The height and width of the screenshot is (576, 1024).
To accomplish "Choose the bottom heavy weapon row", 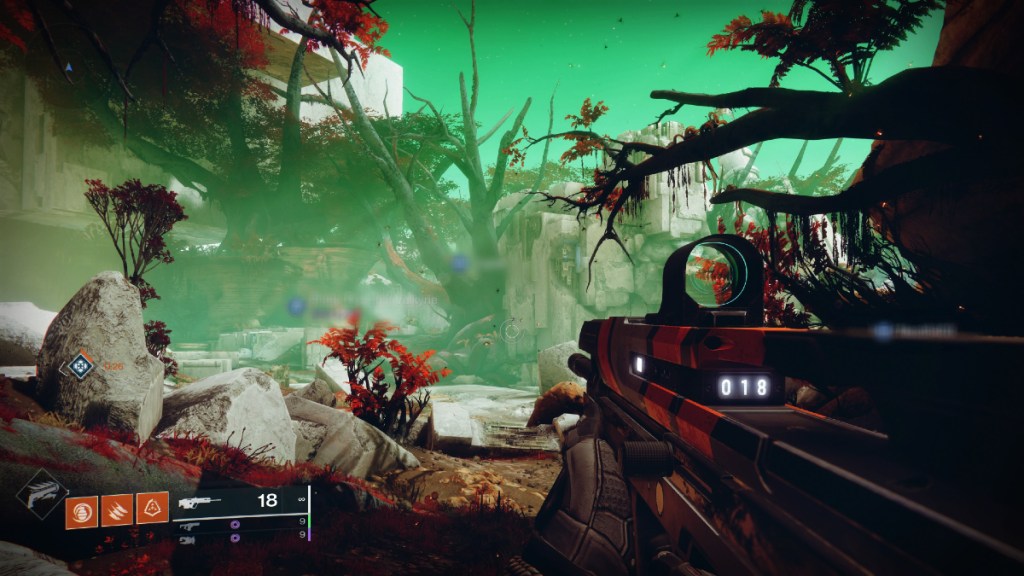I will point(240,539).
